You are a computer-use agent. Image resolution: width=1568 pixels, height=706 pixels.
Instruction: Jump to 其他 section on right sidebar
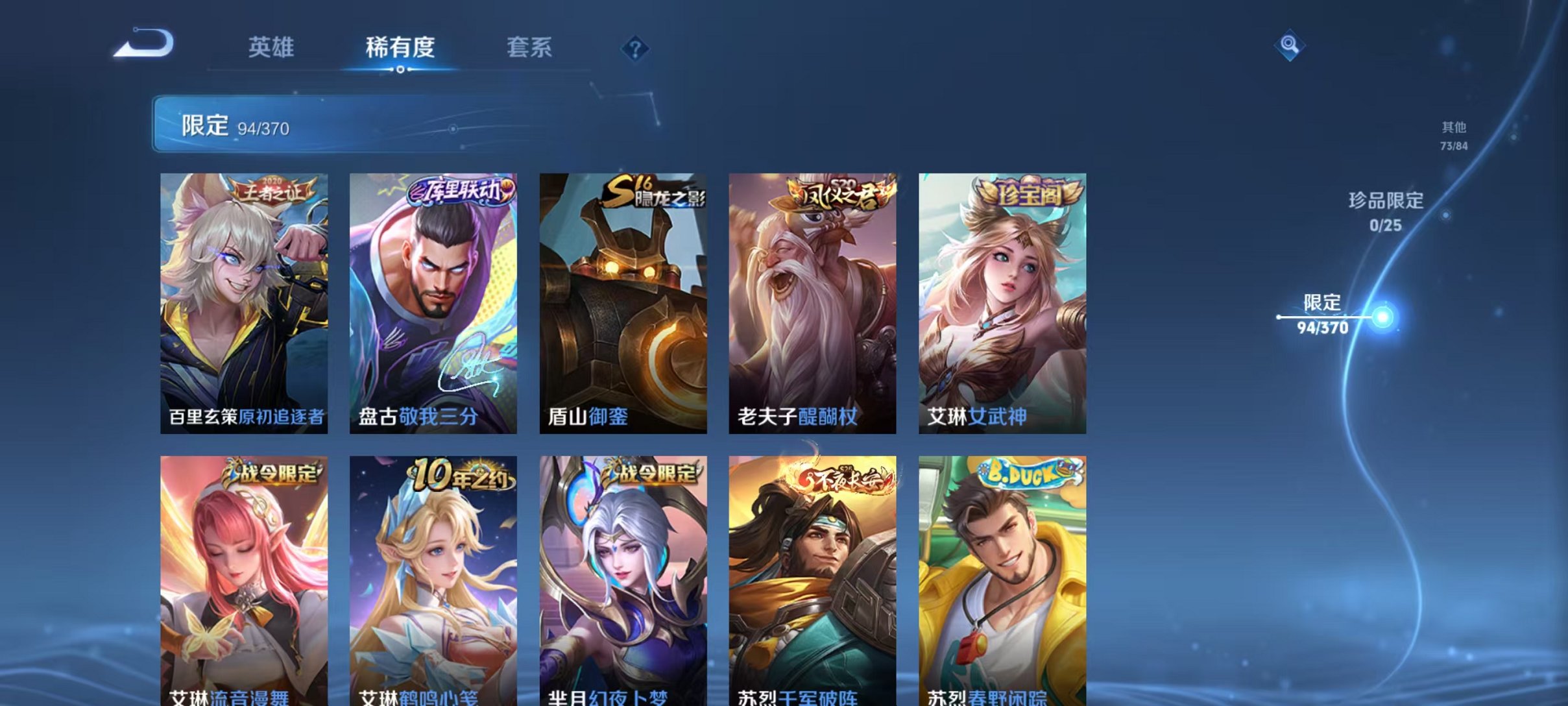pos(1455,136)
